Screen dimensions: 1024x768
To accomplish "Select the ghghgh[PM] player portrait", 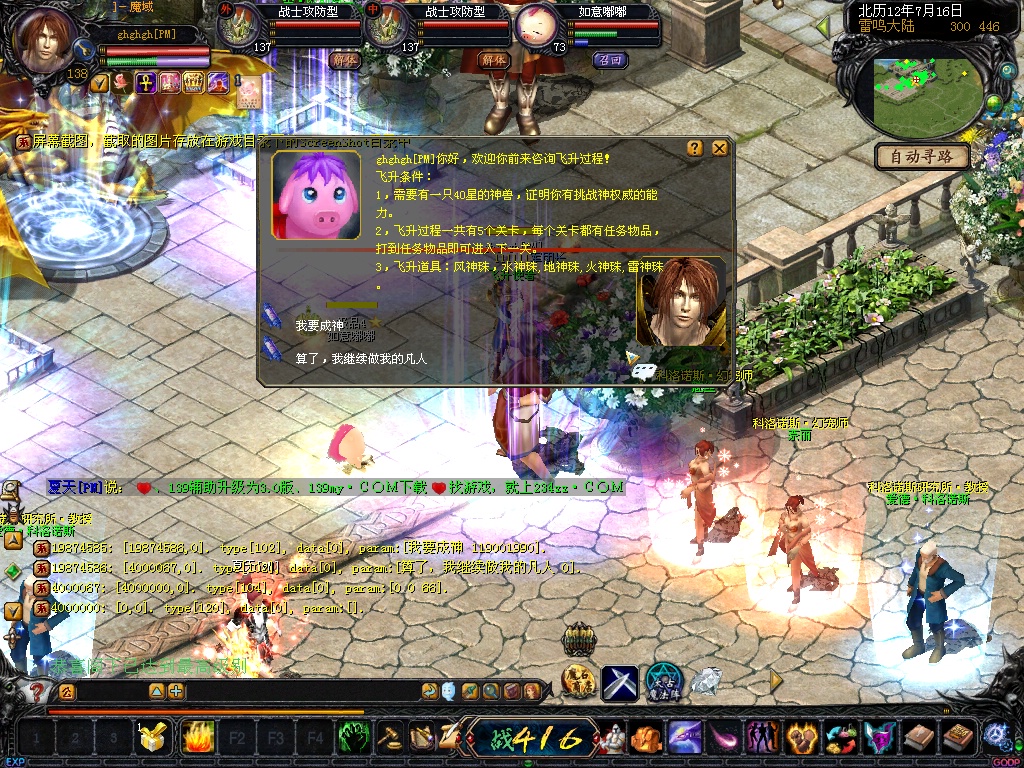I will (44, 40).
